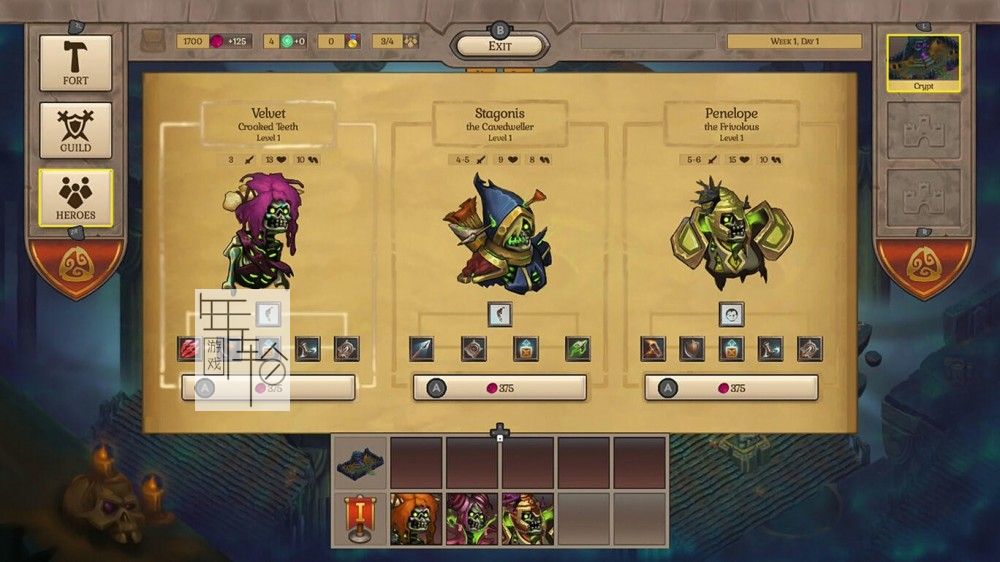View Stagonis's green leaf skill icon
Viewport: 1000px width, 562px height.
[578, 349]
